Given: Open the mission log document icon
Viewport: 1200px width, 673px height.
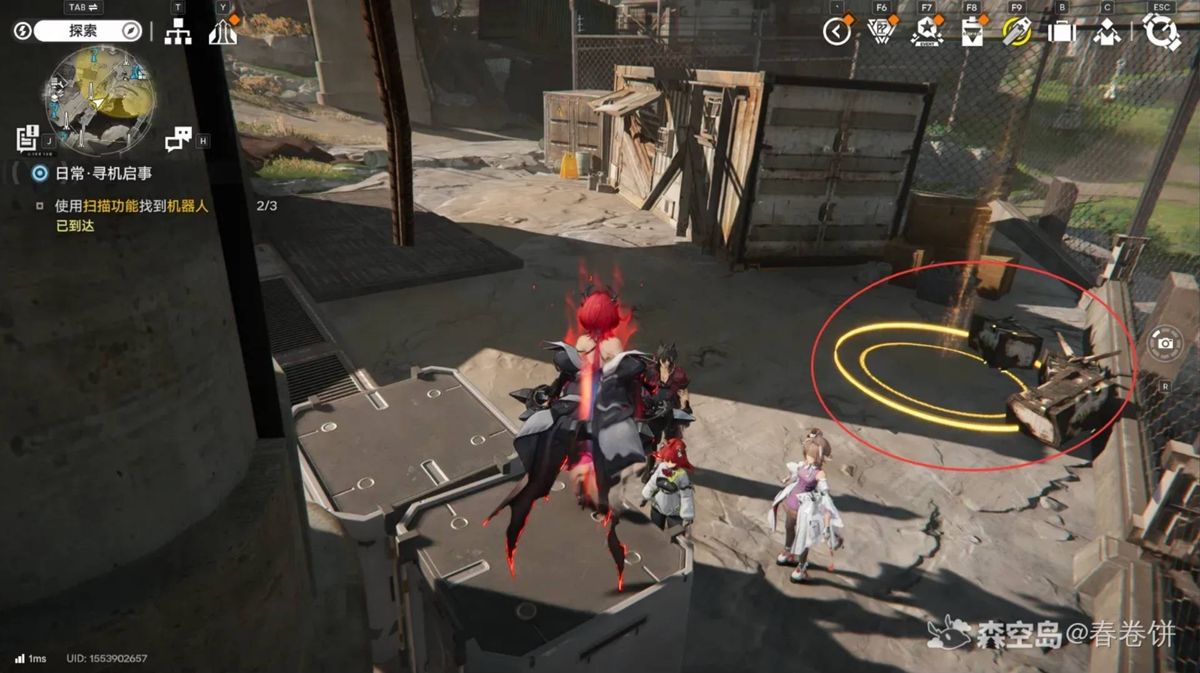Looking at the screenshot, I should coord(28,139).
